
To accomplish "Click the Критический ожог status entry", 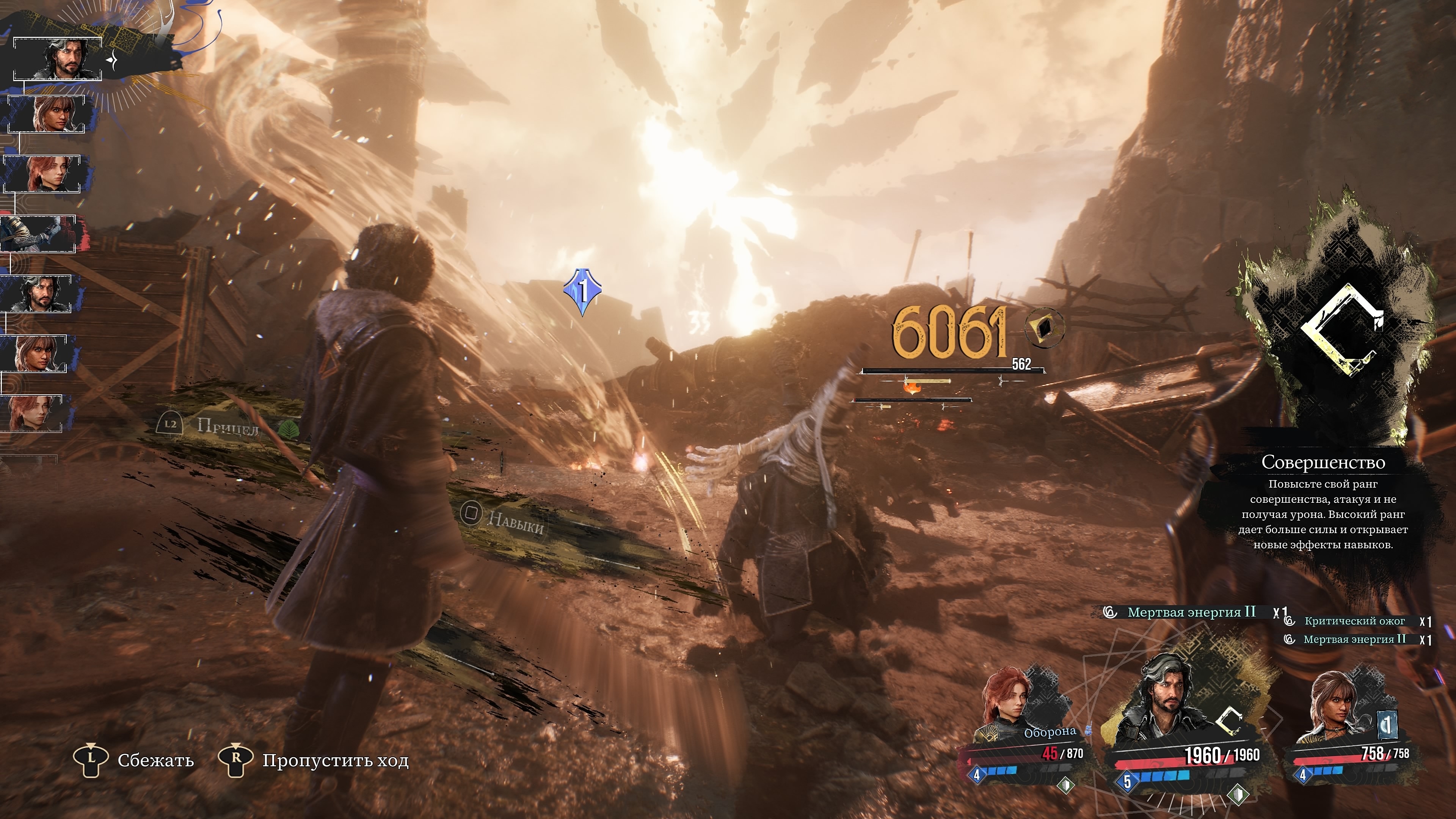I will click(1354, 621).
